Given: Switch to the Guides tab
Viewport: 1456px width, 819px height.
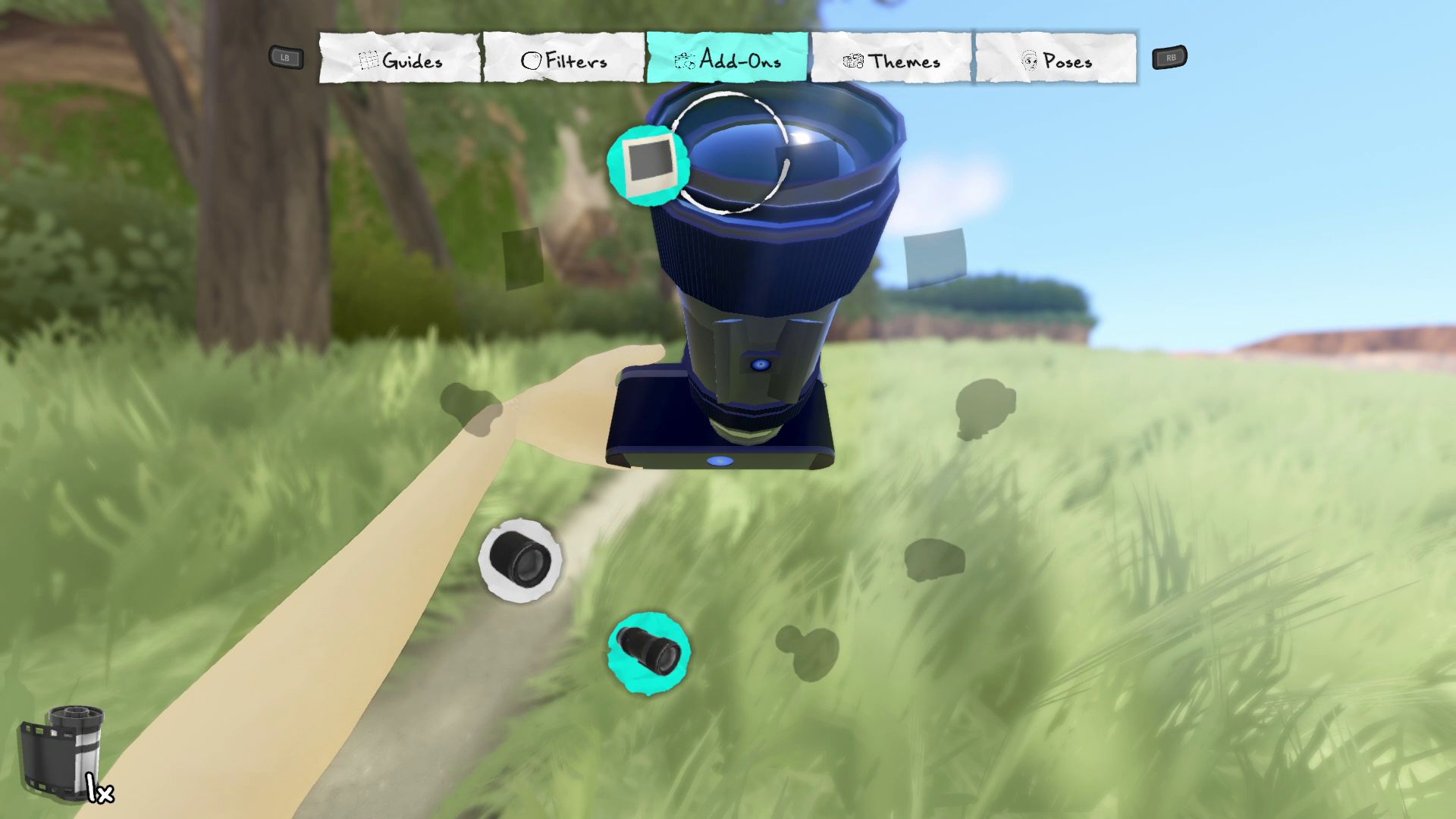Looking at the screenshot, I should tap(400, 59).
